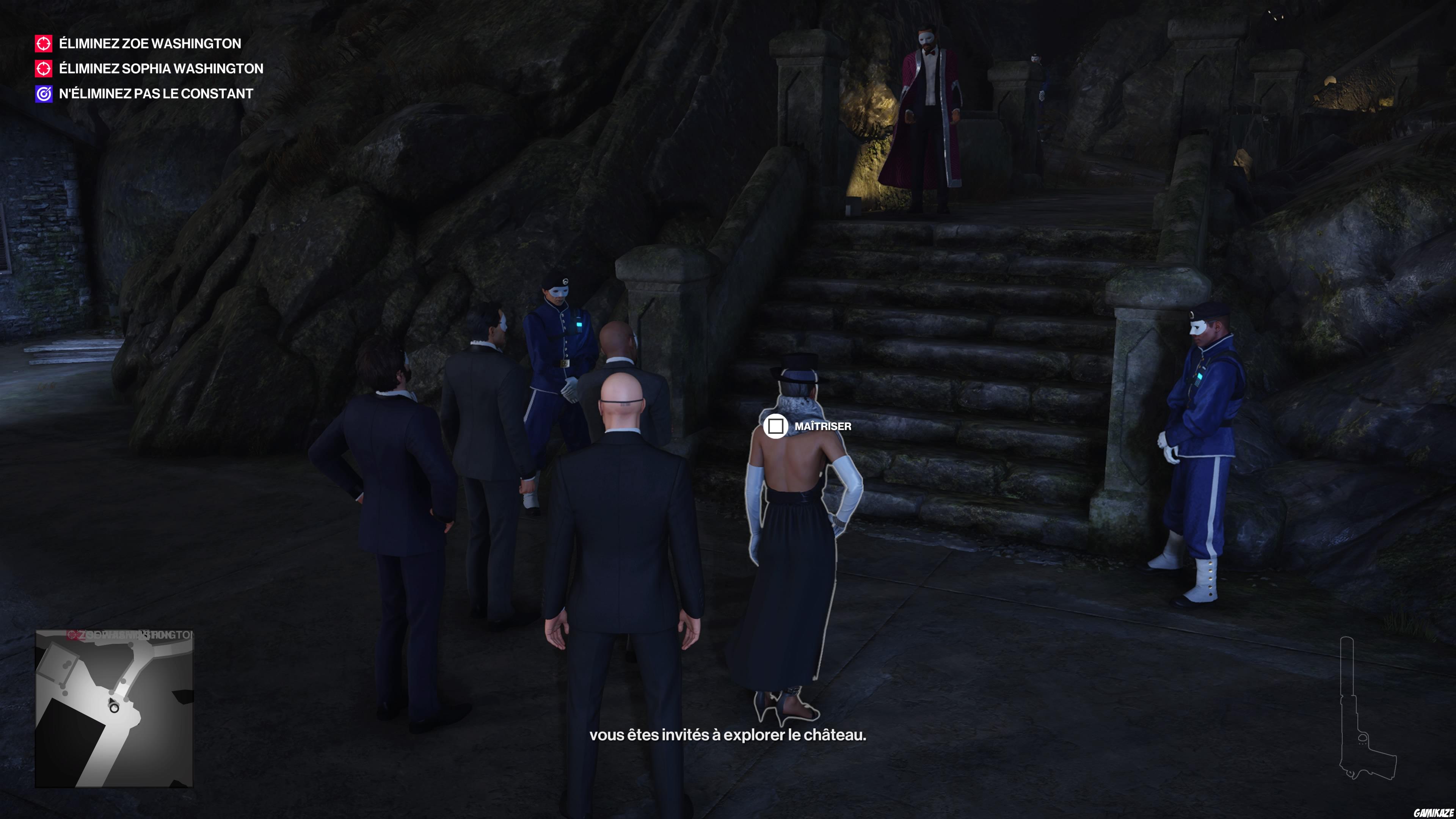Click the masked man in the purple robe upstairs
This screenshot has height=819, width=1456.
pyautogui.click(x=933, y=113)
